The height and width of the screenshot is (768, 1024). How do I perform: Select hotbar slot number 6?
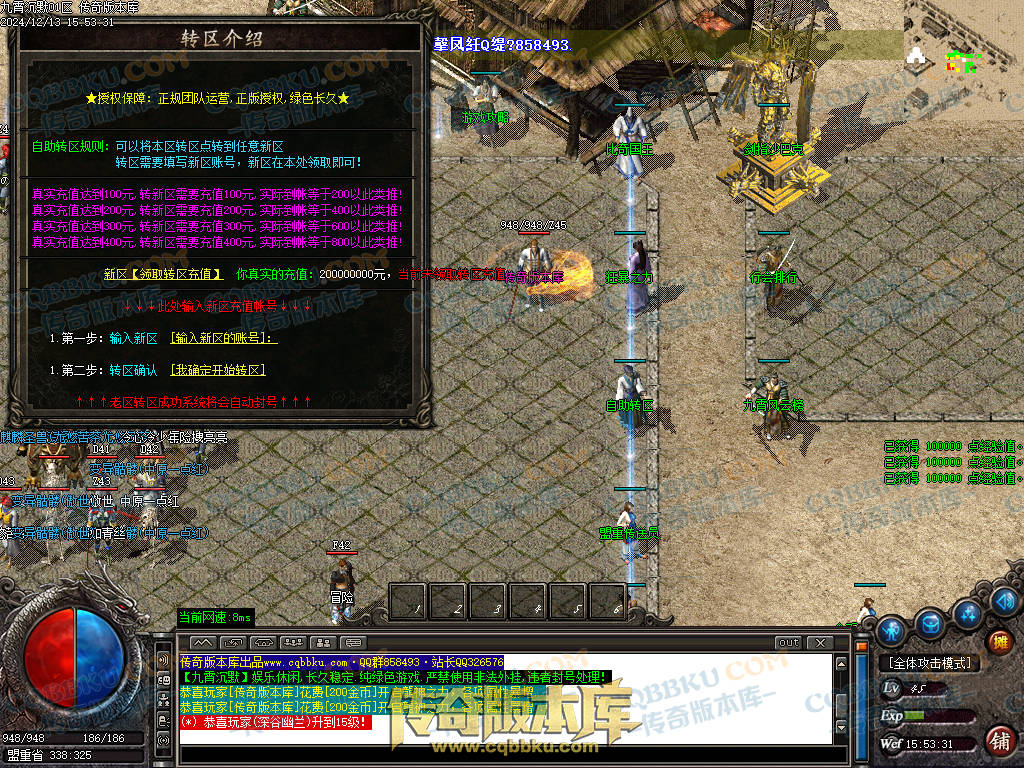click(x=608, y=602)
